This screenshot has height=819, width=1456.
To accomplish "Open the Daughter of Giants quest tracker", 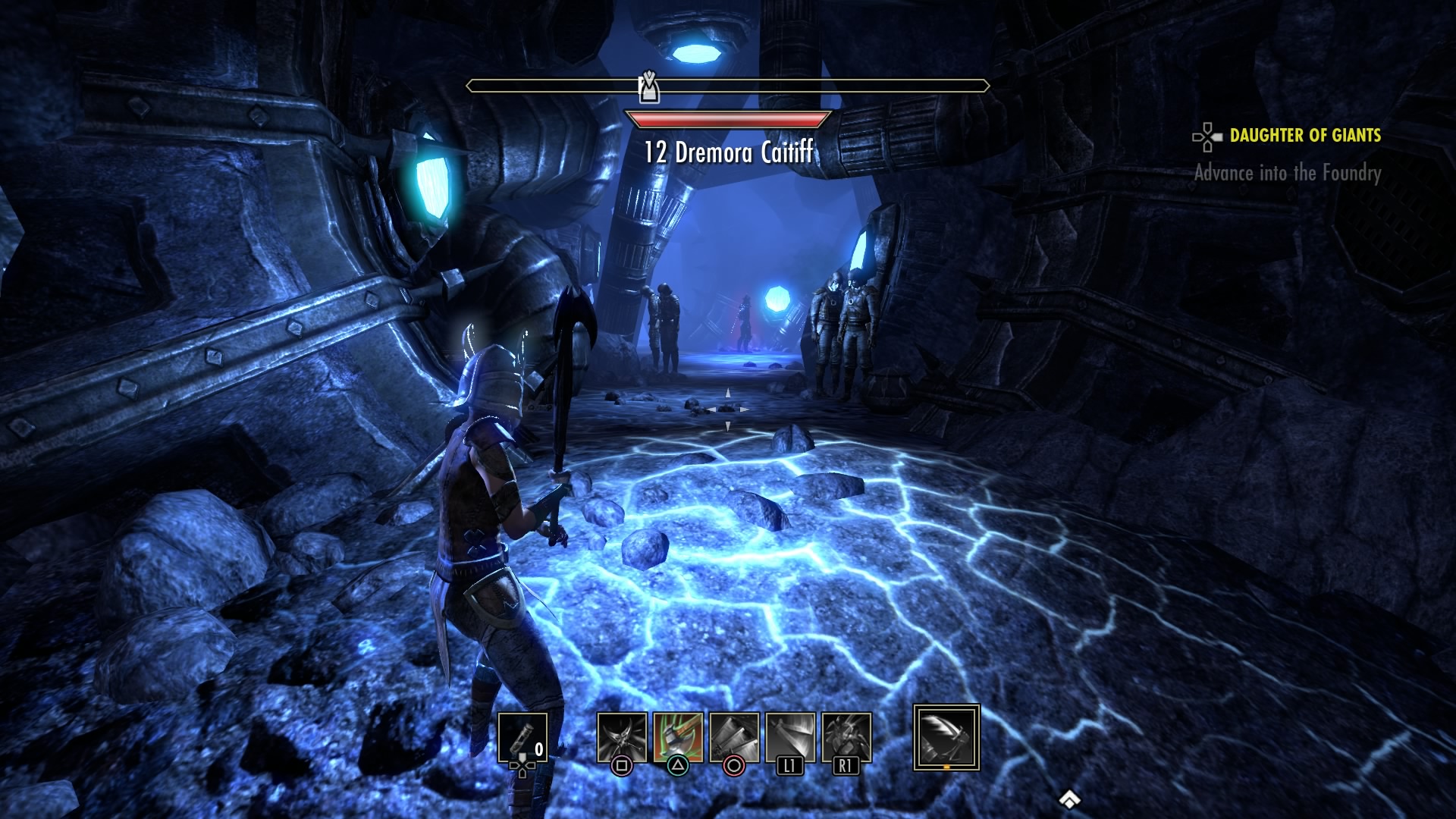I will [x=1304, y=136].
